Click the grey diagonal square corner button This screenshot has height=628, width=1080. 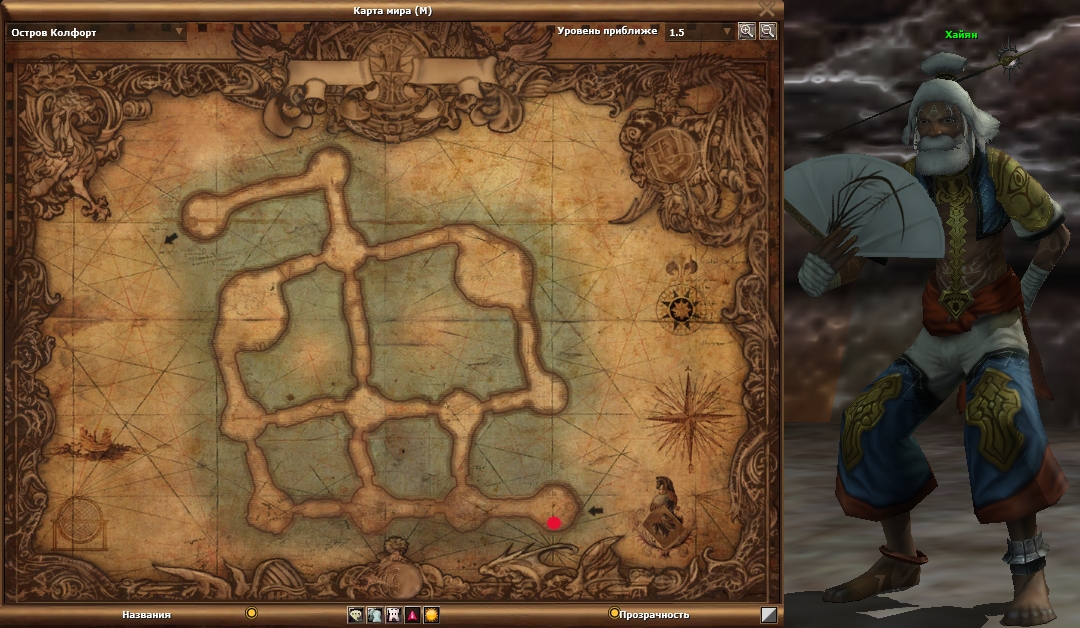pos(768,615)
